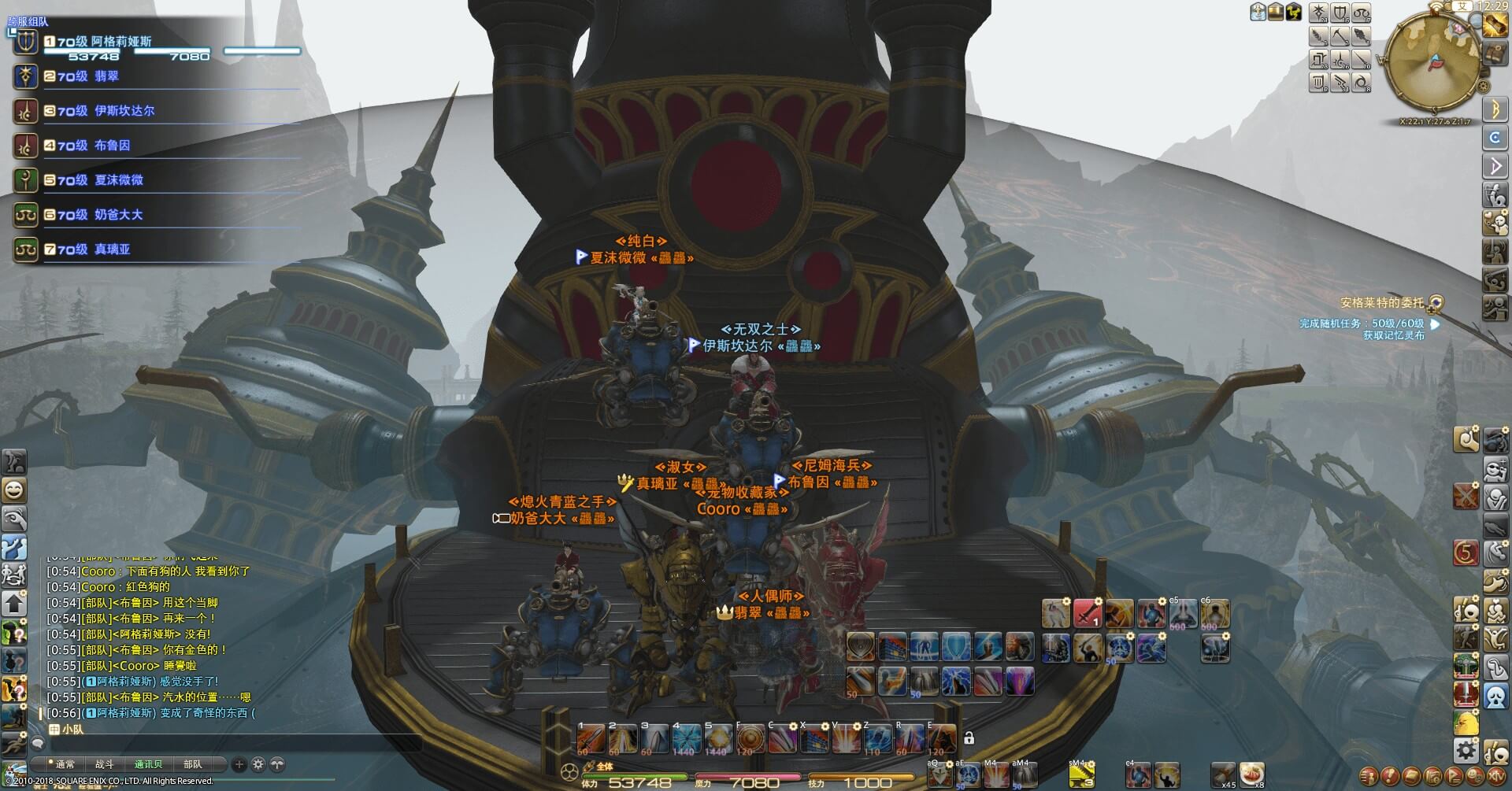Image resolution: width=1512 pixels, height=791 pixels.
Task: Summon the yellow chocobo mount icon
Action: 1466,723
